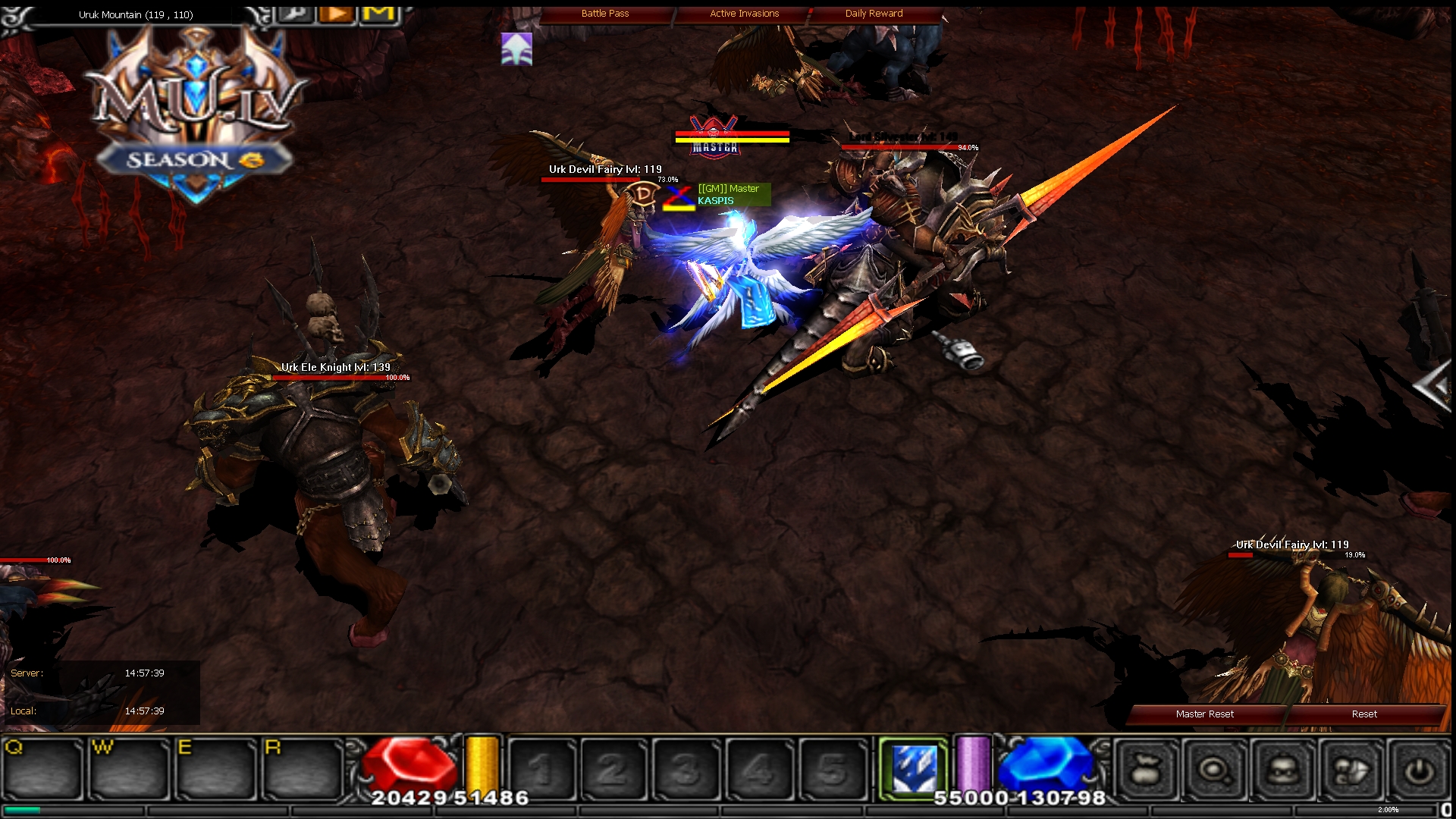Toggle the orange play auto-helper button
Image resolution: width=1456 pixels, height=819 pixels.
click(x=336, y=14)
